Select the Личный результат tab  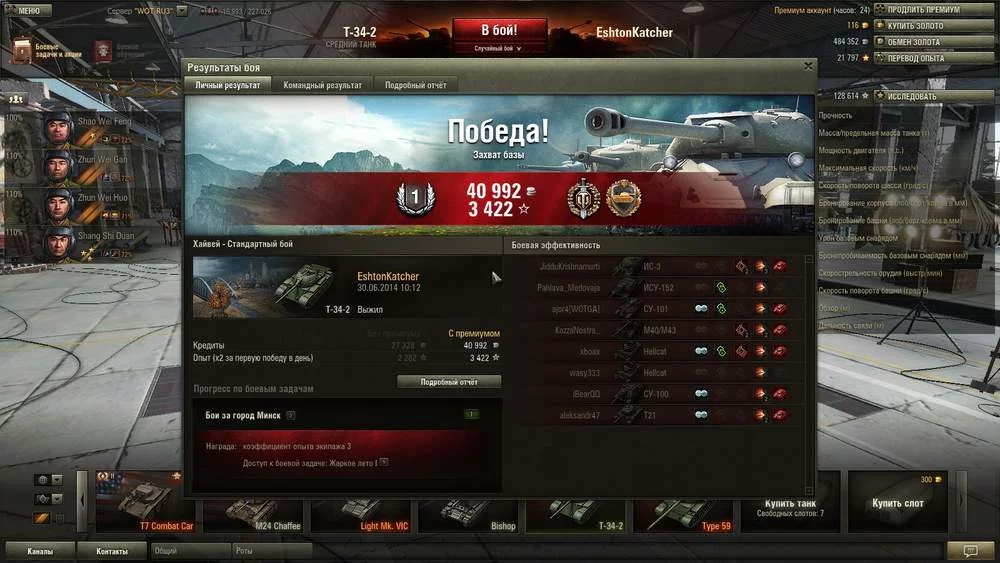[x=228, y=86]
